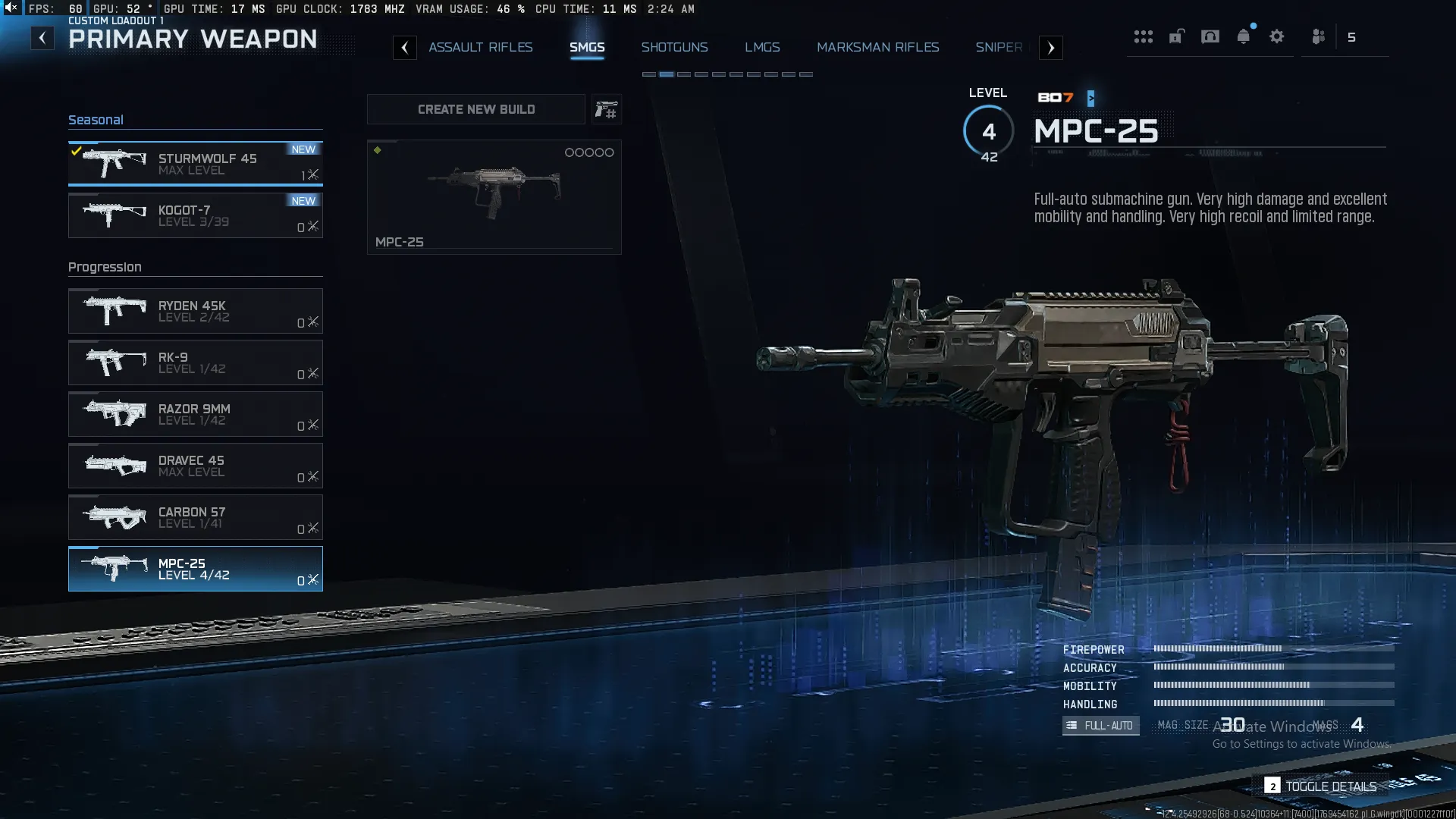
Task: Open the support headset chat icon
Action: (x=1209, y=36)
